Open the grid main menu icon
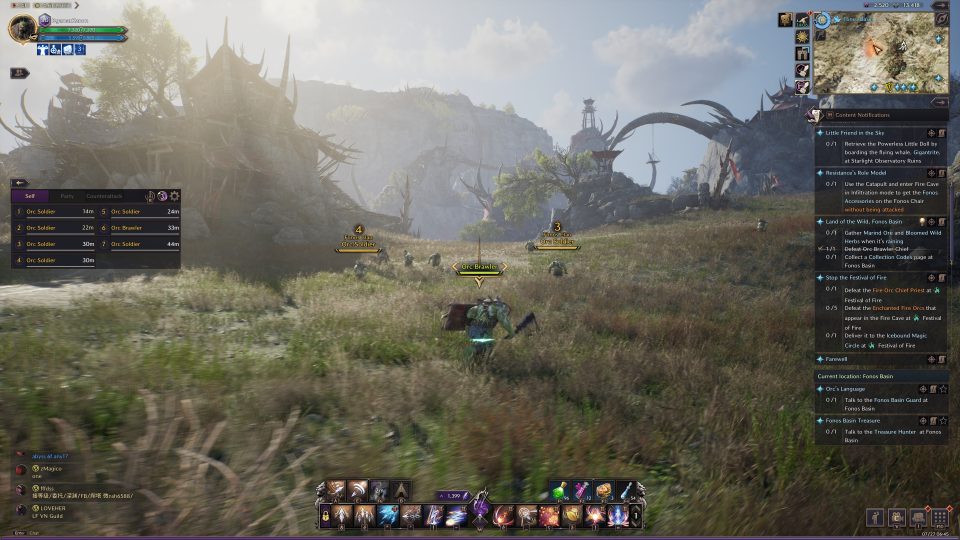Viewport: 960px width, 540px height. [x=939, y=517]
